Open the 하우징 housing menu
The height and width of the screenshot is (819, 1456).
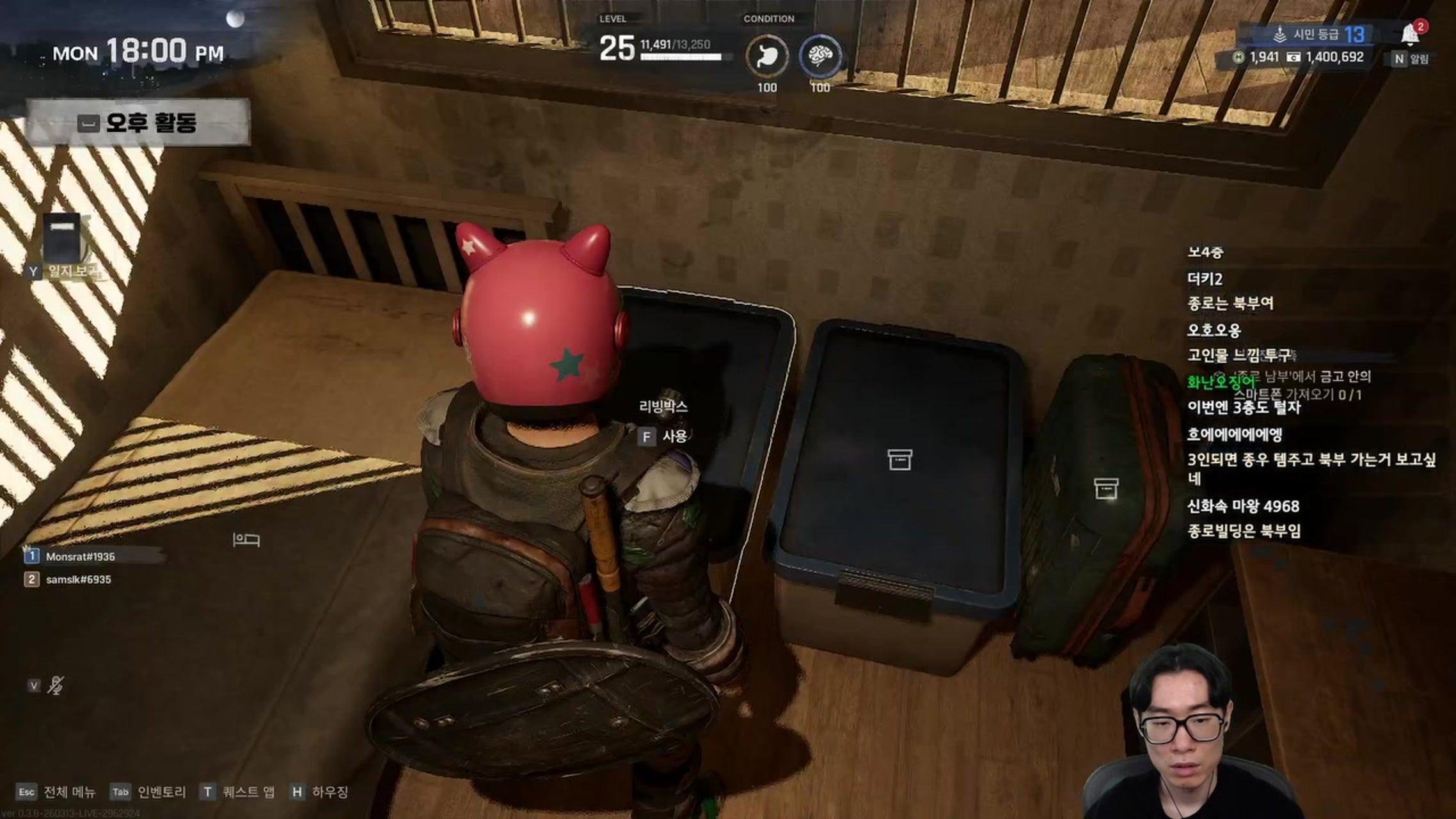point(320,792)
